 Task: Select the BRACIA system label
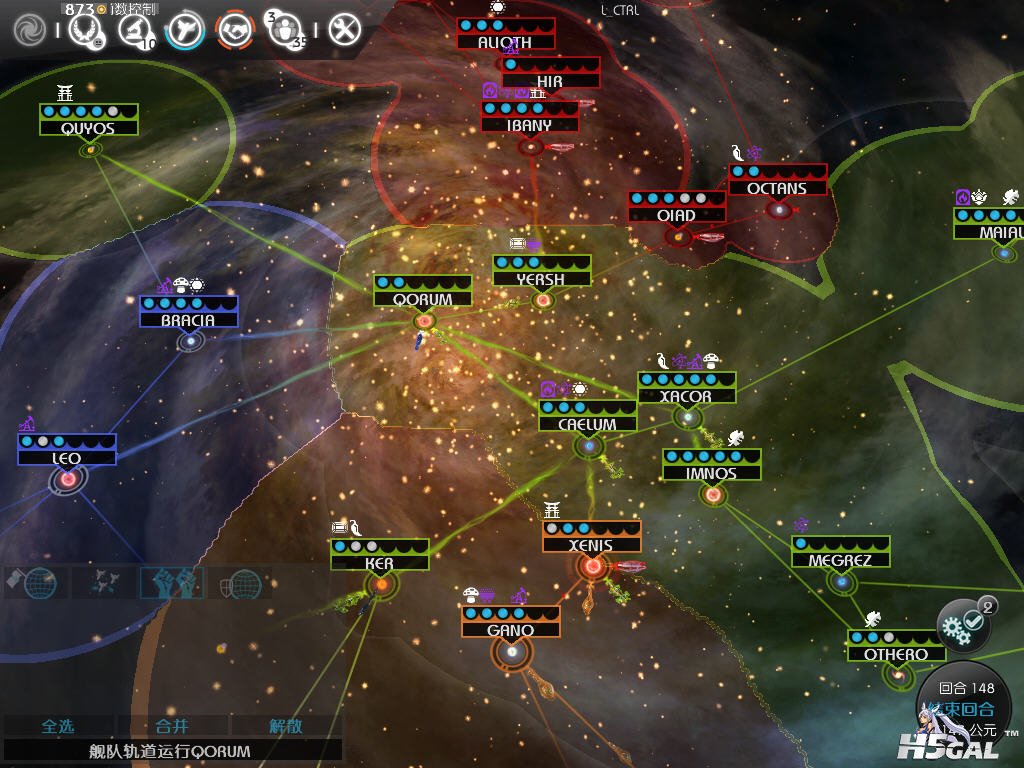coord(188,320)
